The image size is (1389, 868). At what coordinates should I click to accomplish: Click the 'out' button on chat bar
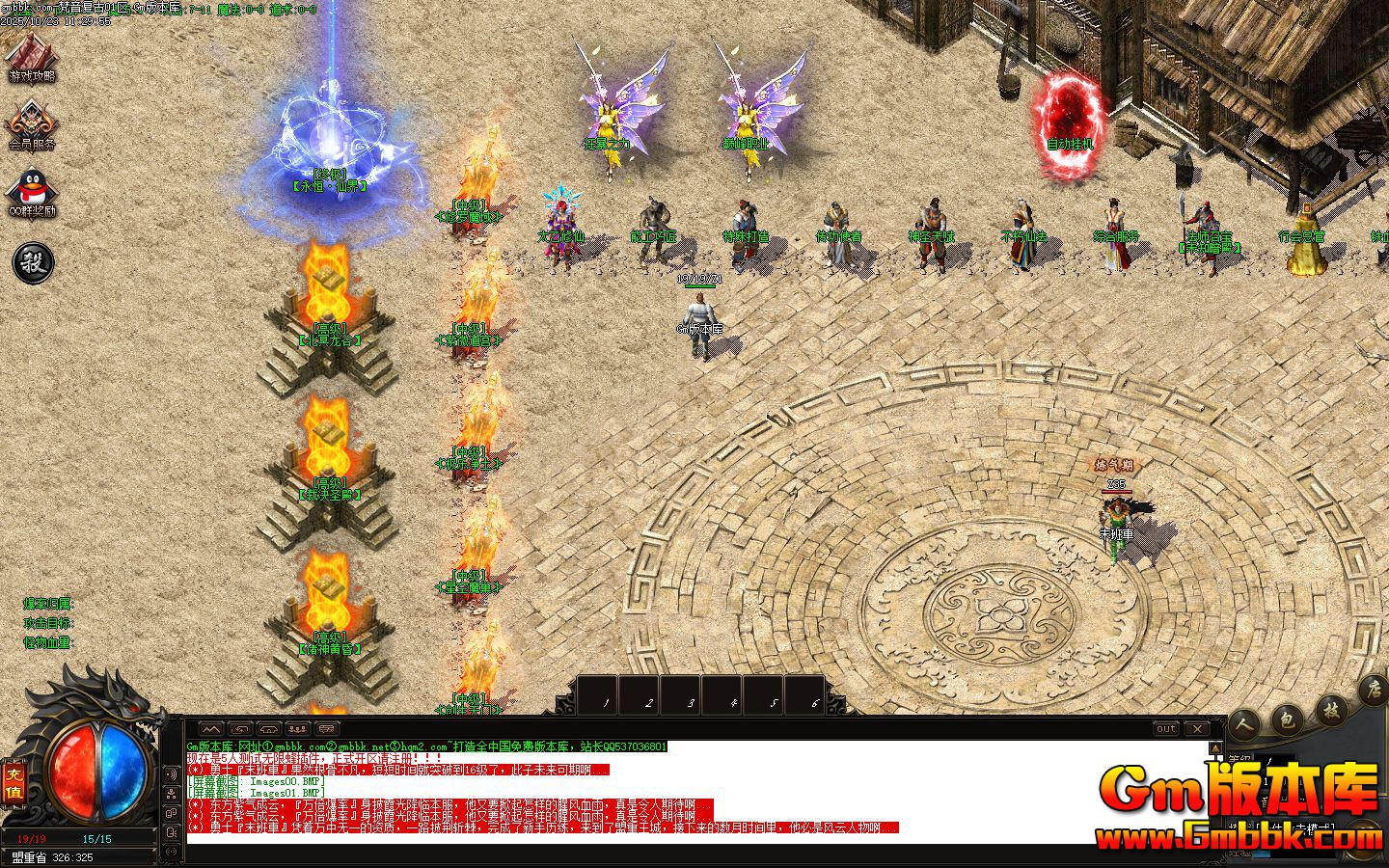click(1166, 729)
